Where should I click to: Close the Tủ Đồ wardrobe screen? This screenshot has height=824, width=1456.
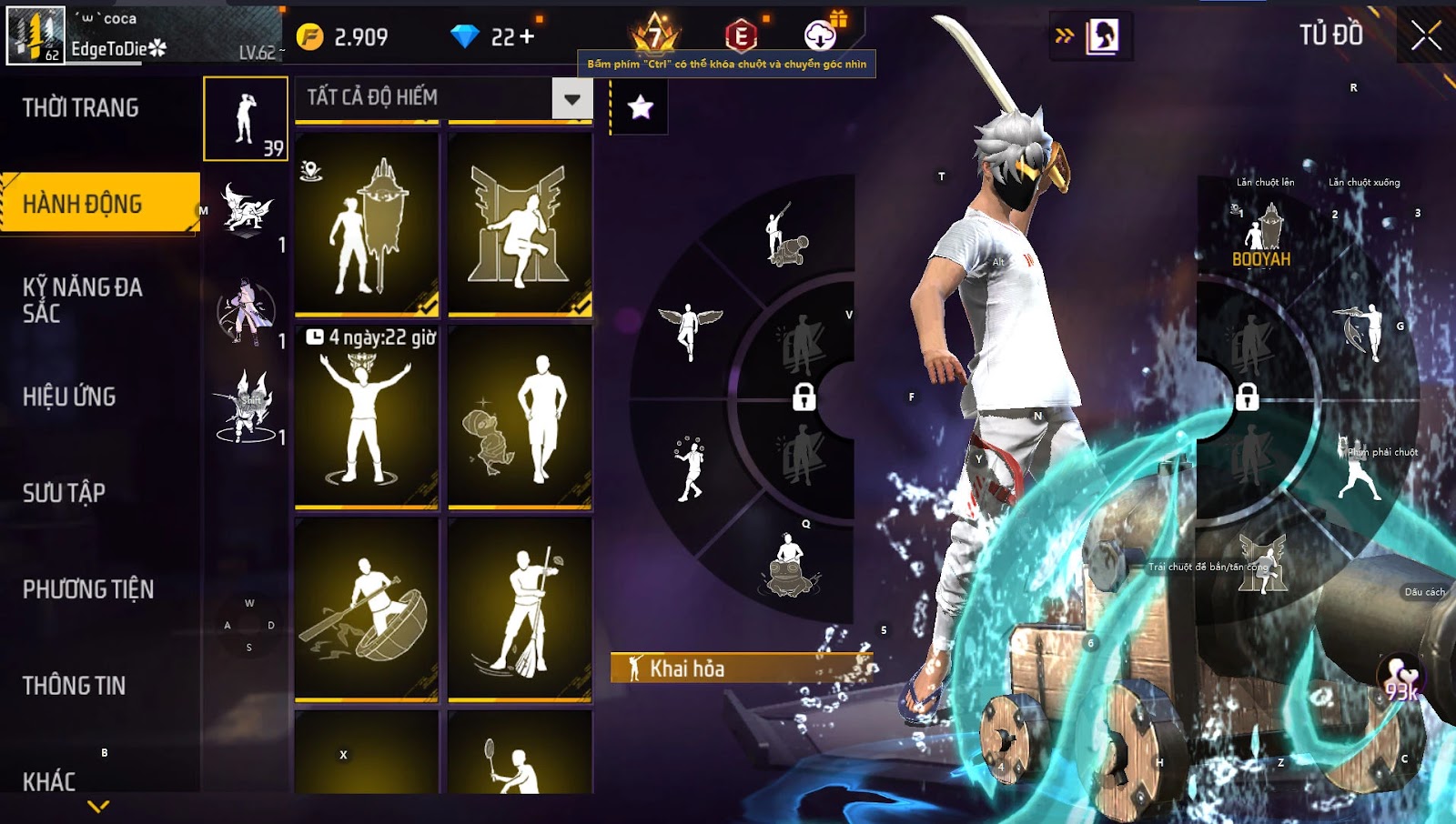[1425, 36]
